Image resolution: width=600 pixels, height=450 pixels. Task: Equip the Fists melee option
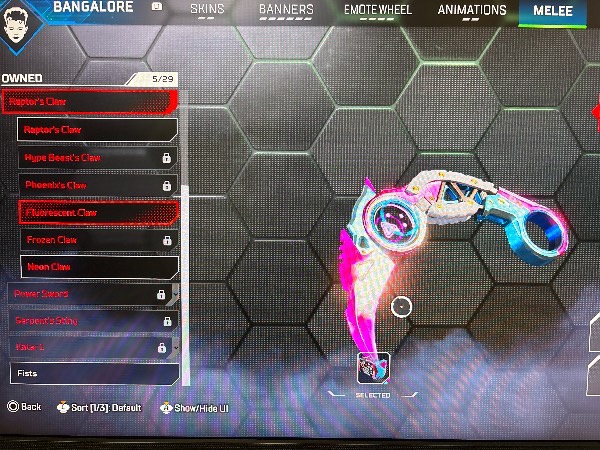click(x=93, y=373)
